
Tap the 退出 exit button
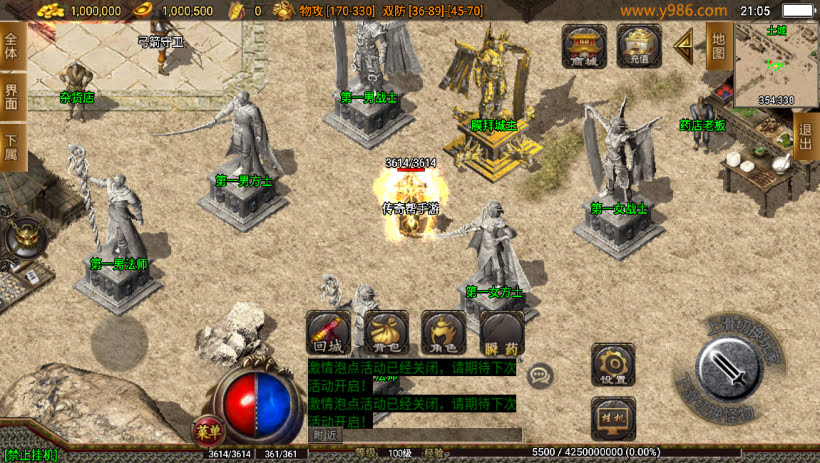[806, 136]
